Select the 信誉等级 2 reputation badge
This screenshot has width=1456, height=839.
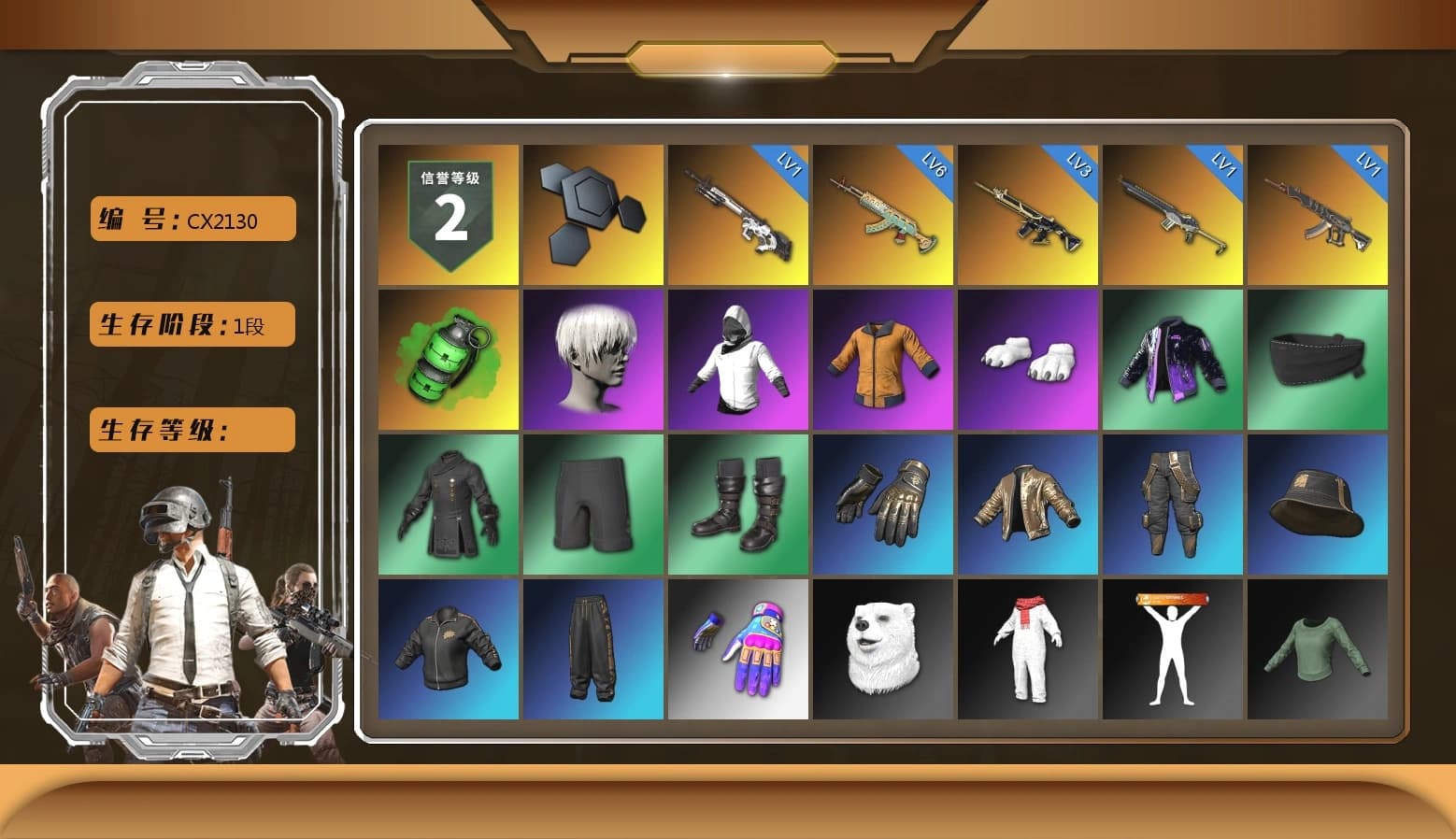tap(447, 213)
